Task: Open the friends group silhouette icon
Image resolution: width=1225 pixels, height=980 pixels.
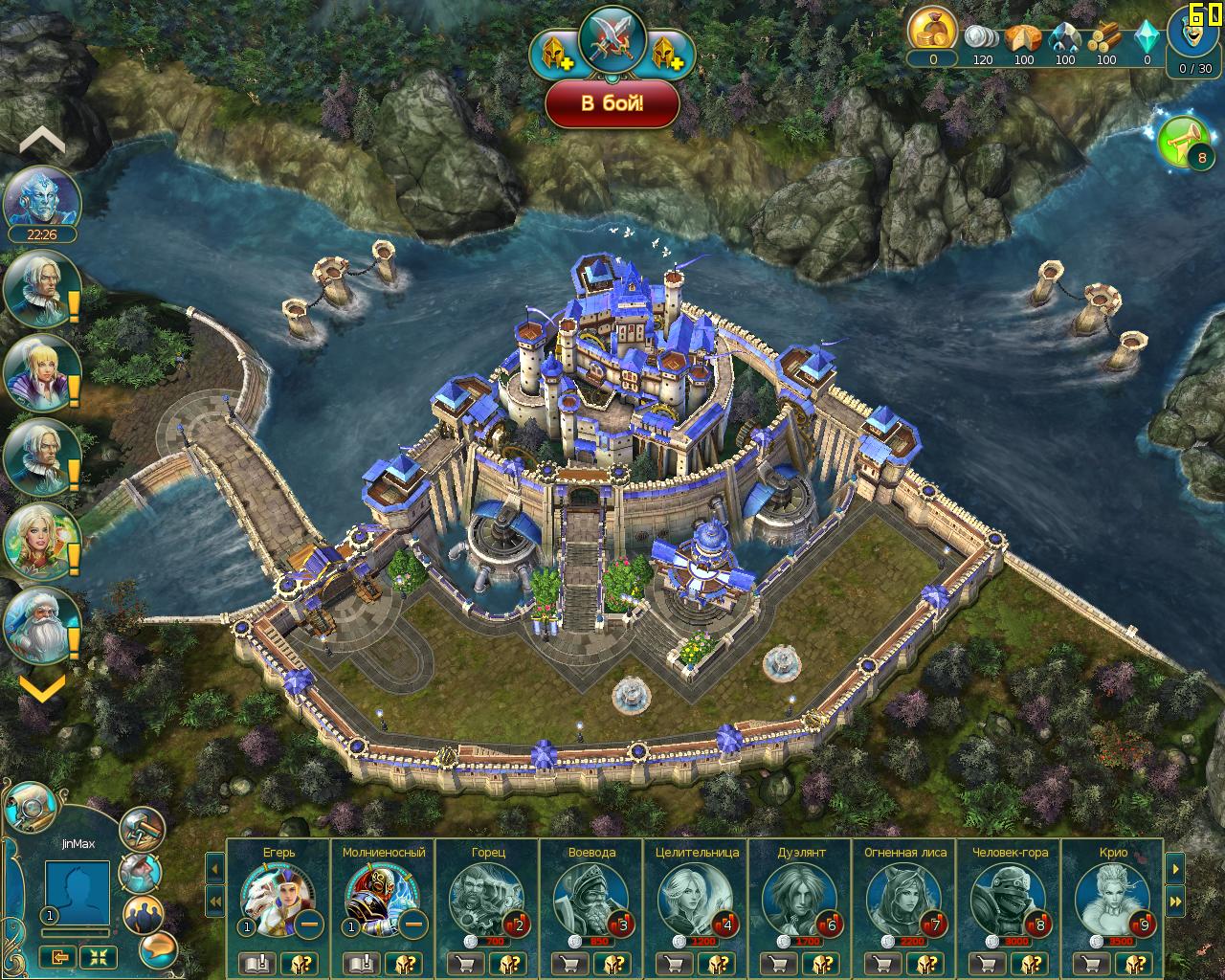Action: (x=144, y=914)
